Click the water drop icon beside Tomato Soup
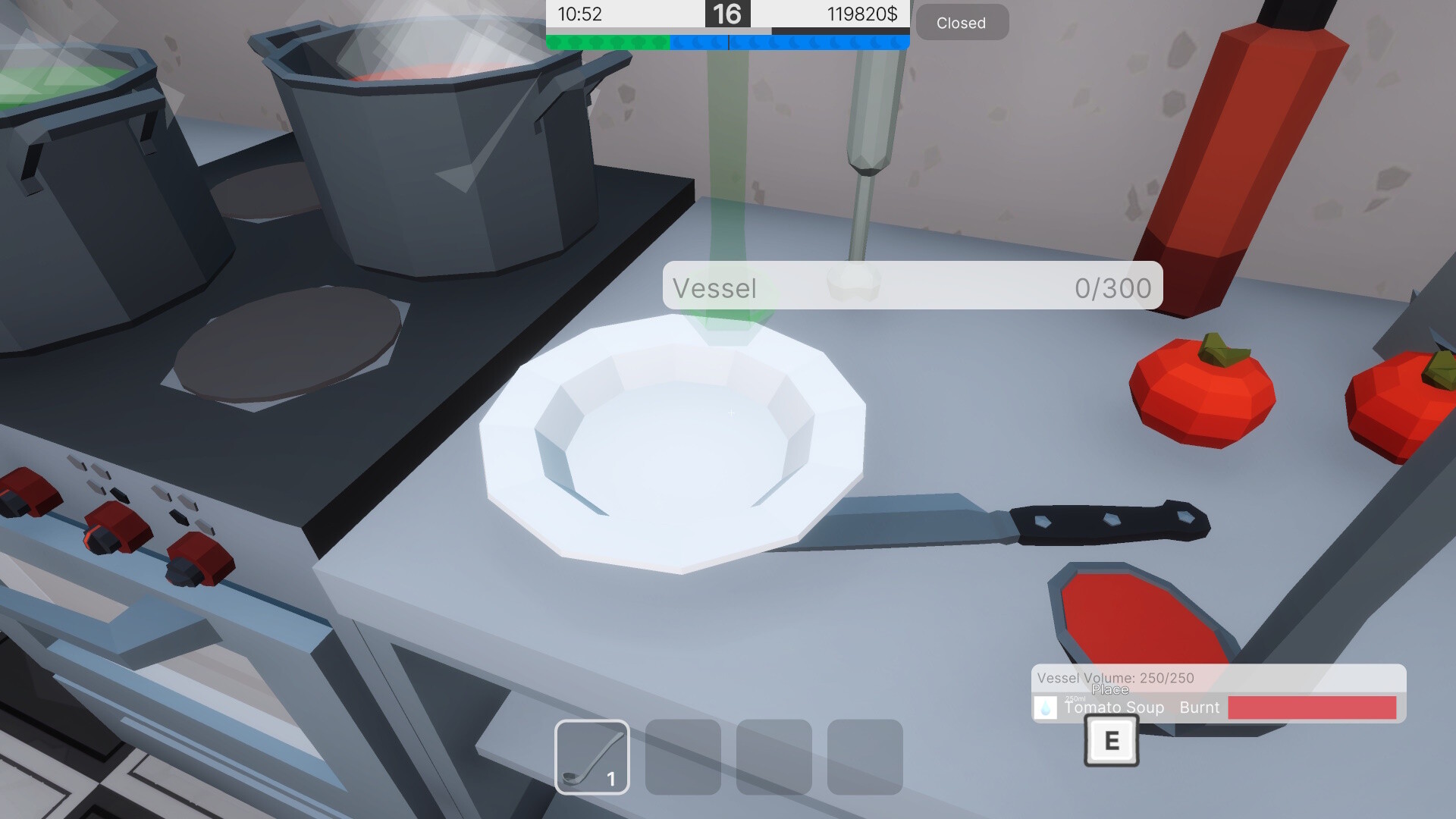This screenshot has width=1456, height=819. (1046, 708)
